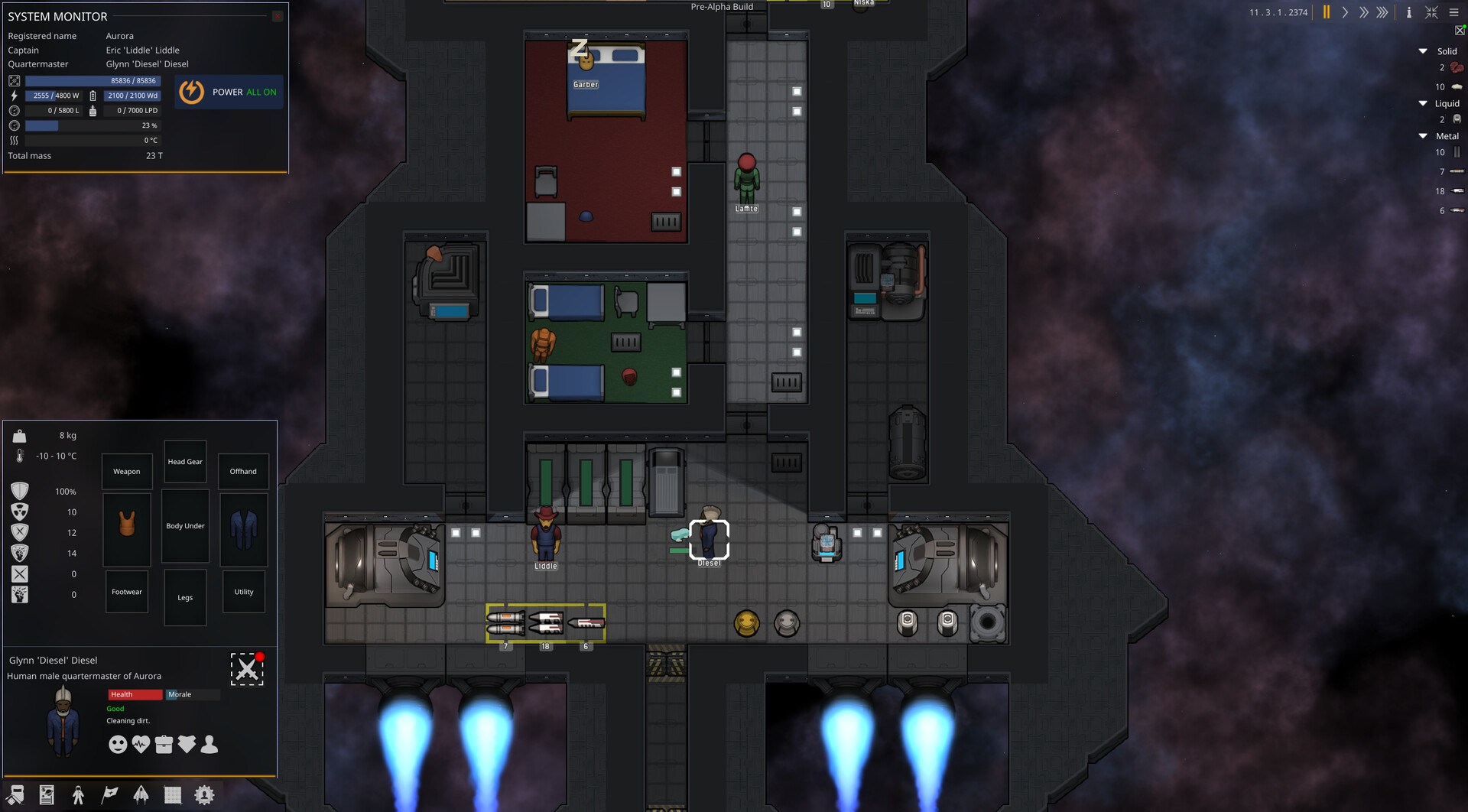Collapse the Metal resource category
The height and width of the screenshot is (812, 1468).
point(1423,135)
